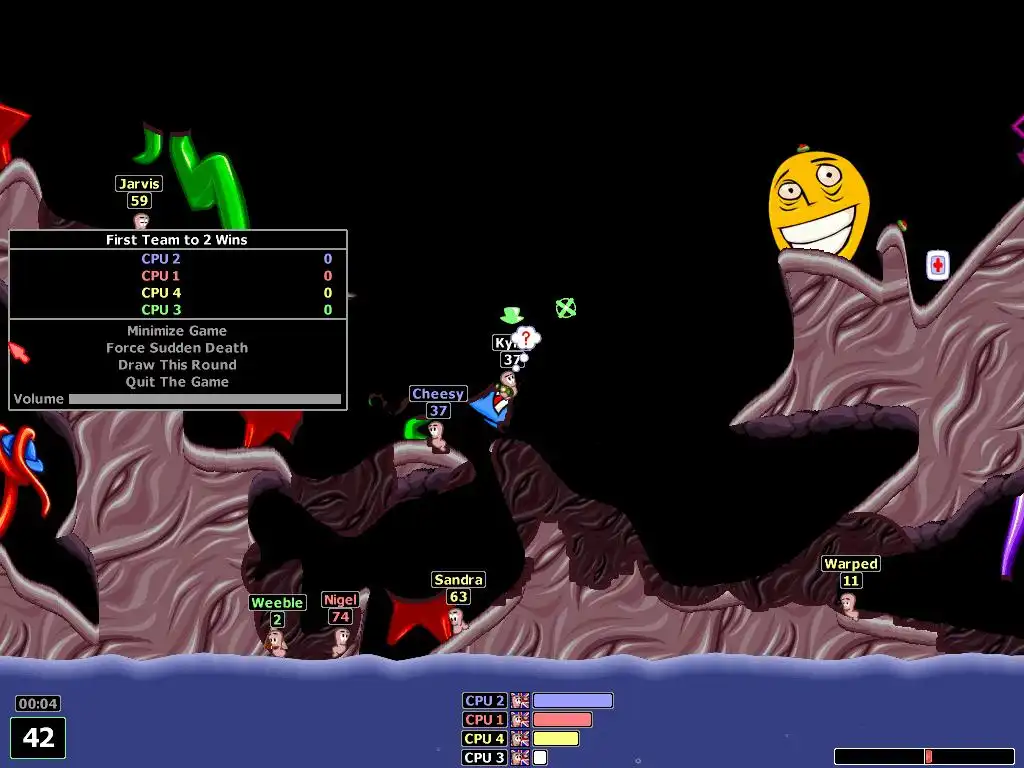Viewport: 1024px width, 768px height.
Task: Adjust the Volume slider bar
Action: tap(204, 399)
